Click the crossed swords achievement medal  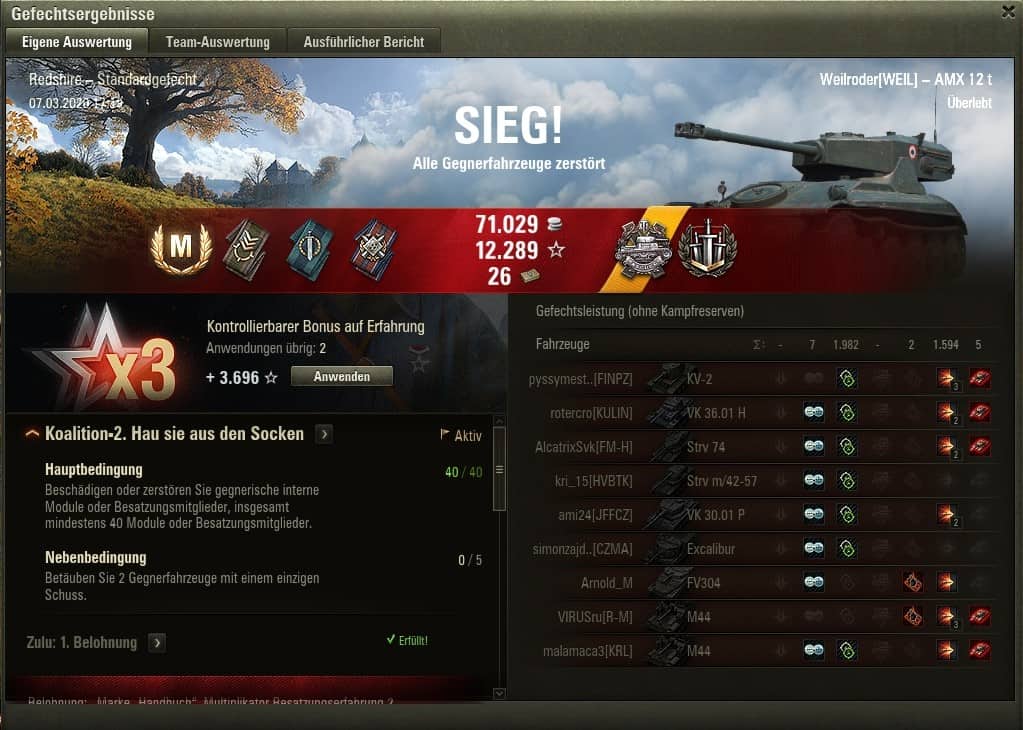[707, 249]
